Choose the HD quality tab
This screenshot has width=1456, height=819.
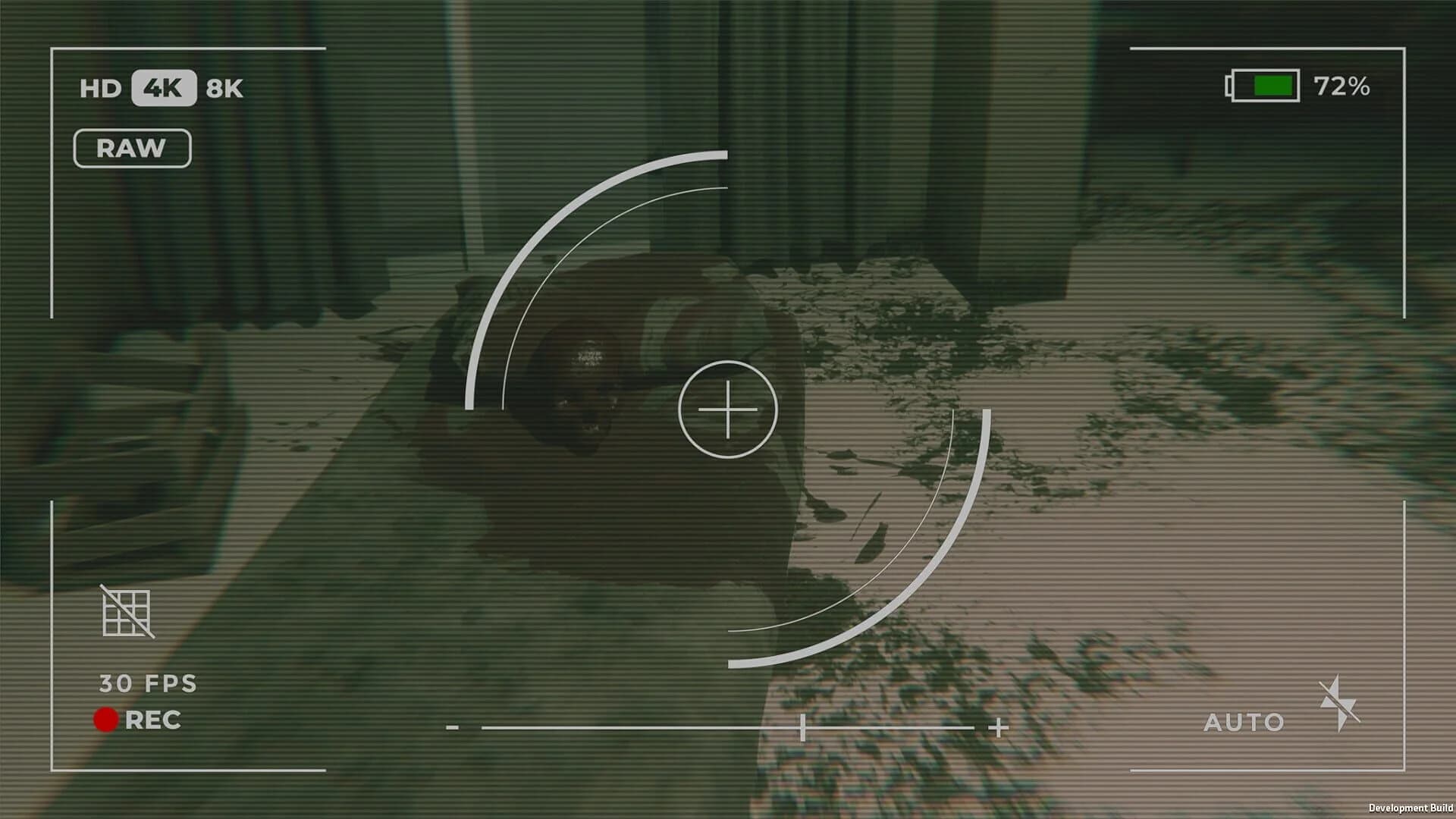tap(101, 88)
